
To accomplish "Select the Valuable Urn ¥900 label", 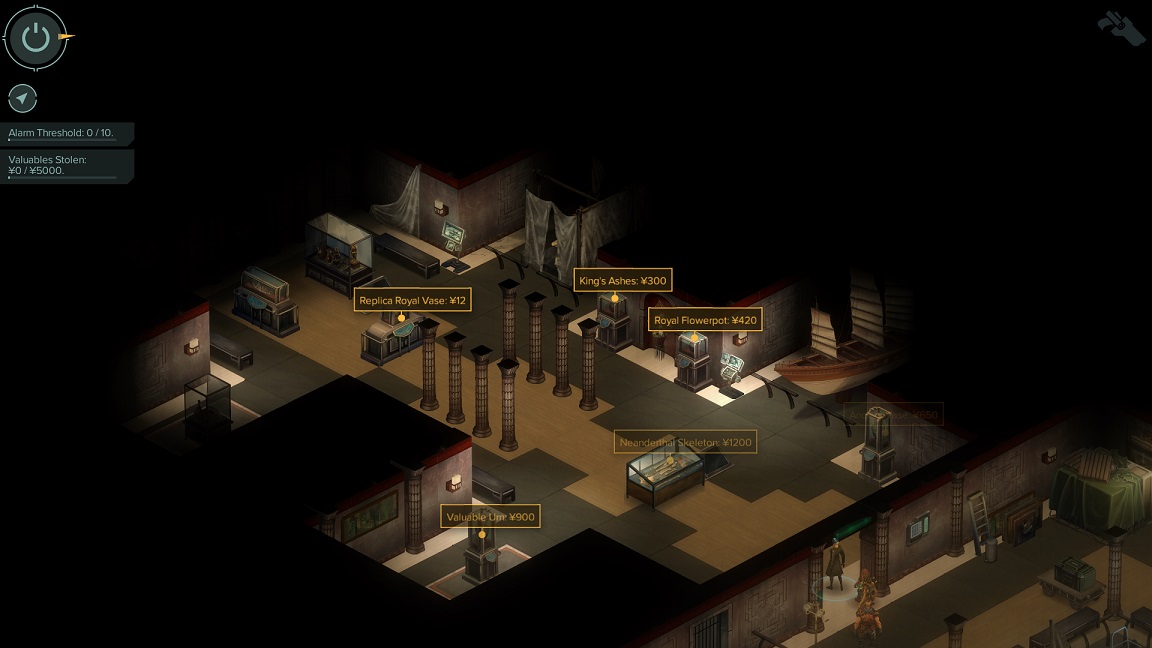I will [x=490, y=517].
